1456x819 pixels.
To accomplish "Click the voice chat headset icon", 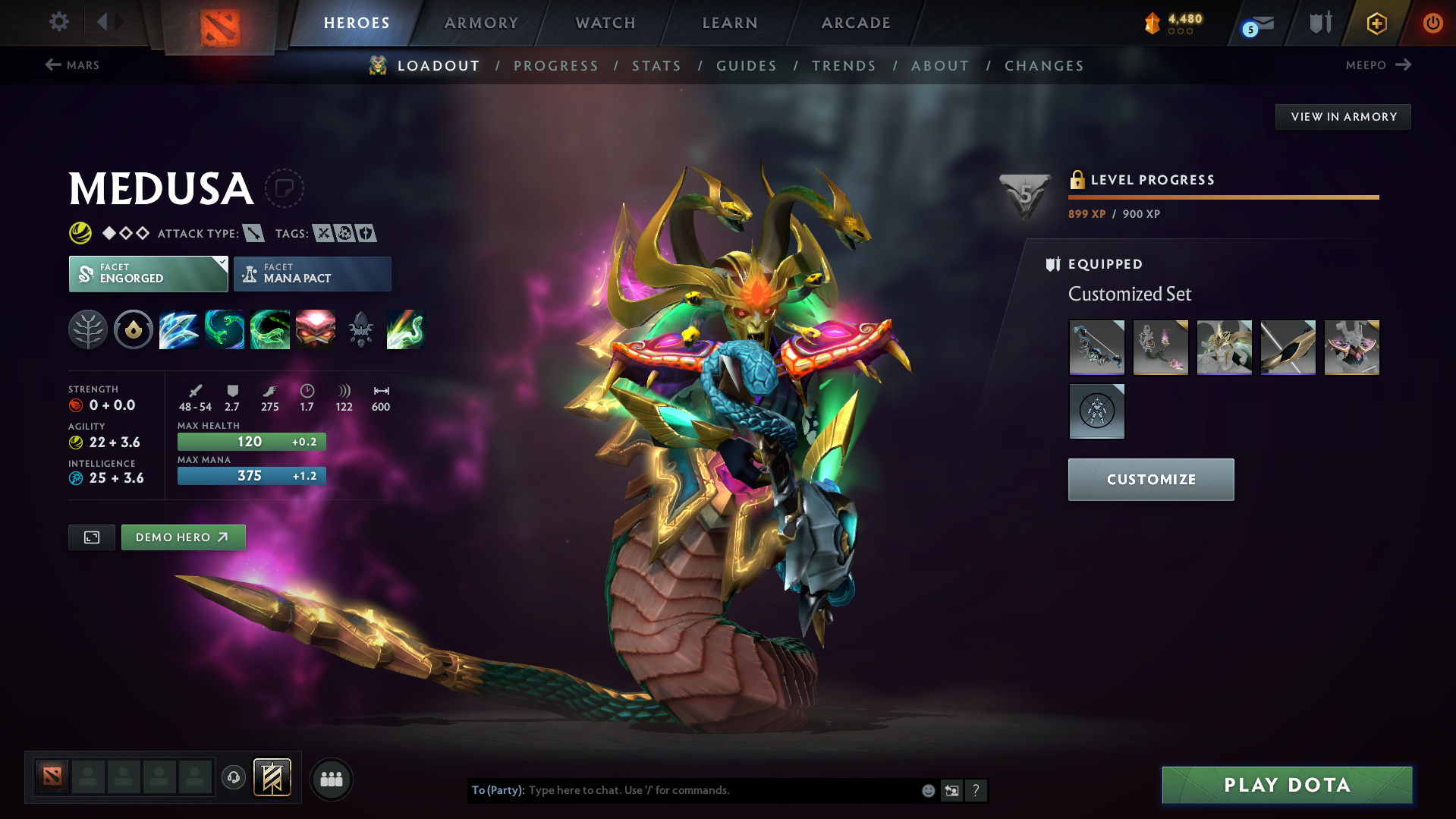I will coord(234,779).
